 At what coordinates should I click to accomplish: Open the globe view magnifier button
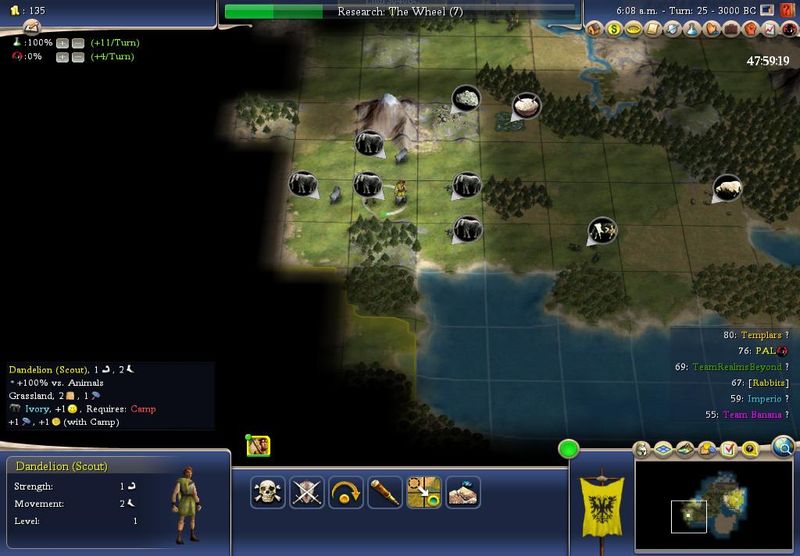pyautogui.click(x=782, y=447)
